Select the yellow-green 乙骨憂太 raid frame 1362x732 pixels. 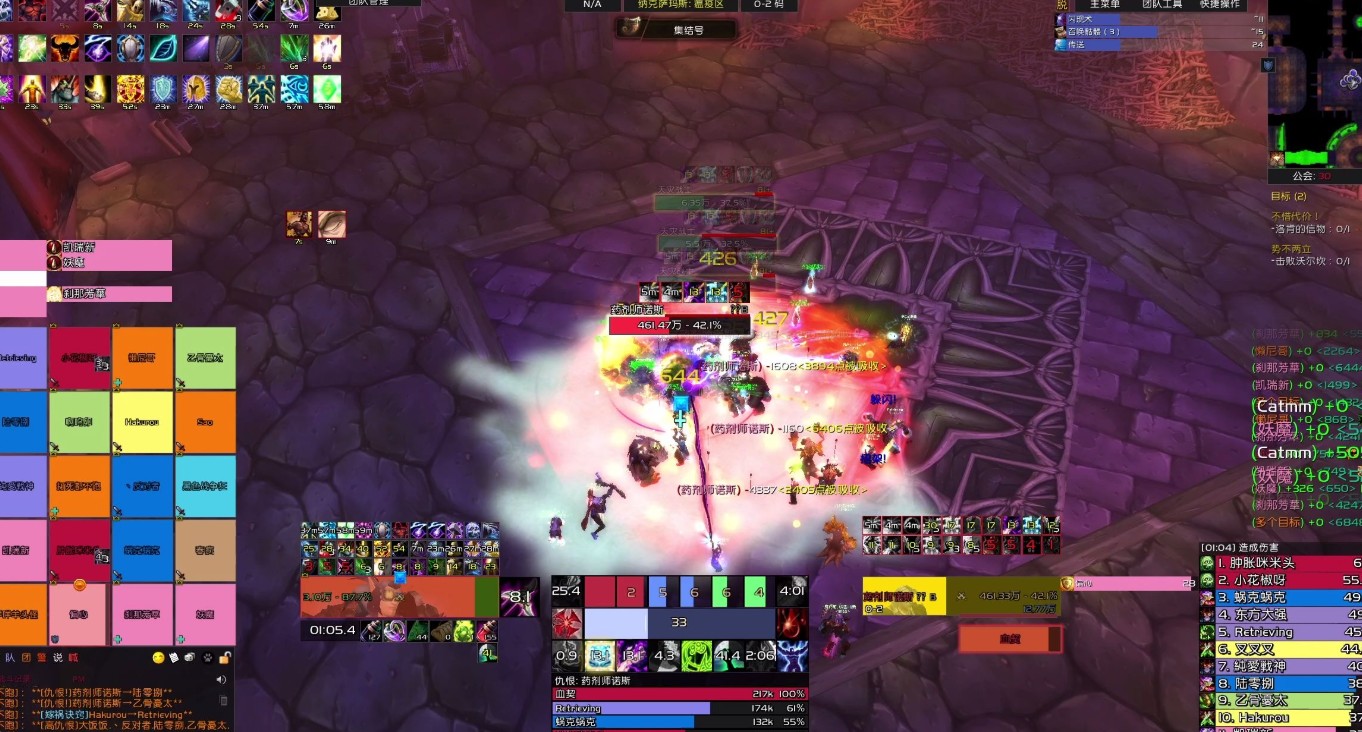click(205, 358)
